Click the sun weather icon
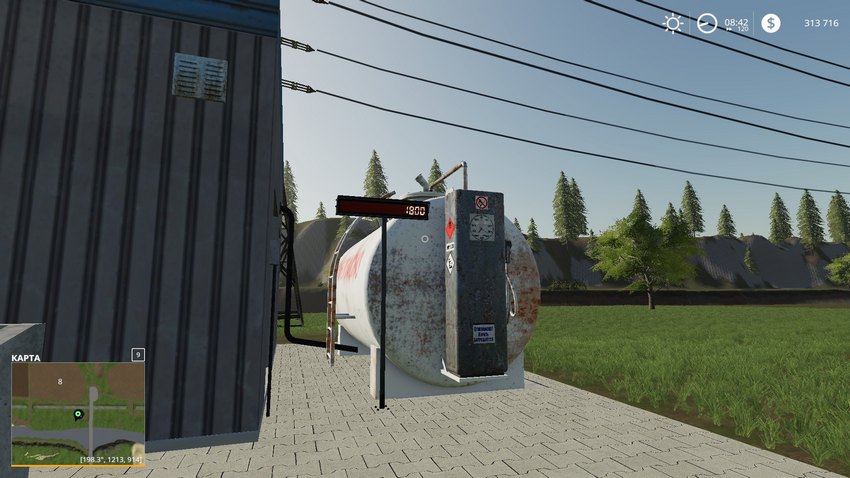 pyautogui.click(x=674, y=23)
